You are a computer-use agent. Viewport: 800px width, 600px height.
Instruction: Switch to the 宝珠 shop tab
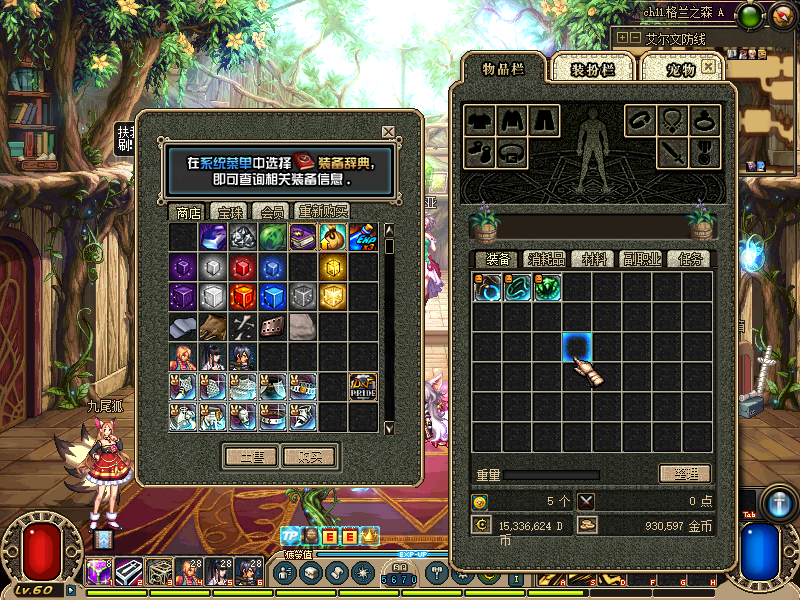(231, 212)
